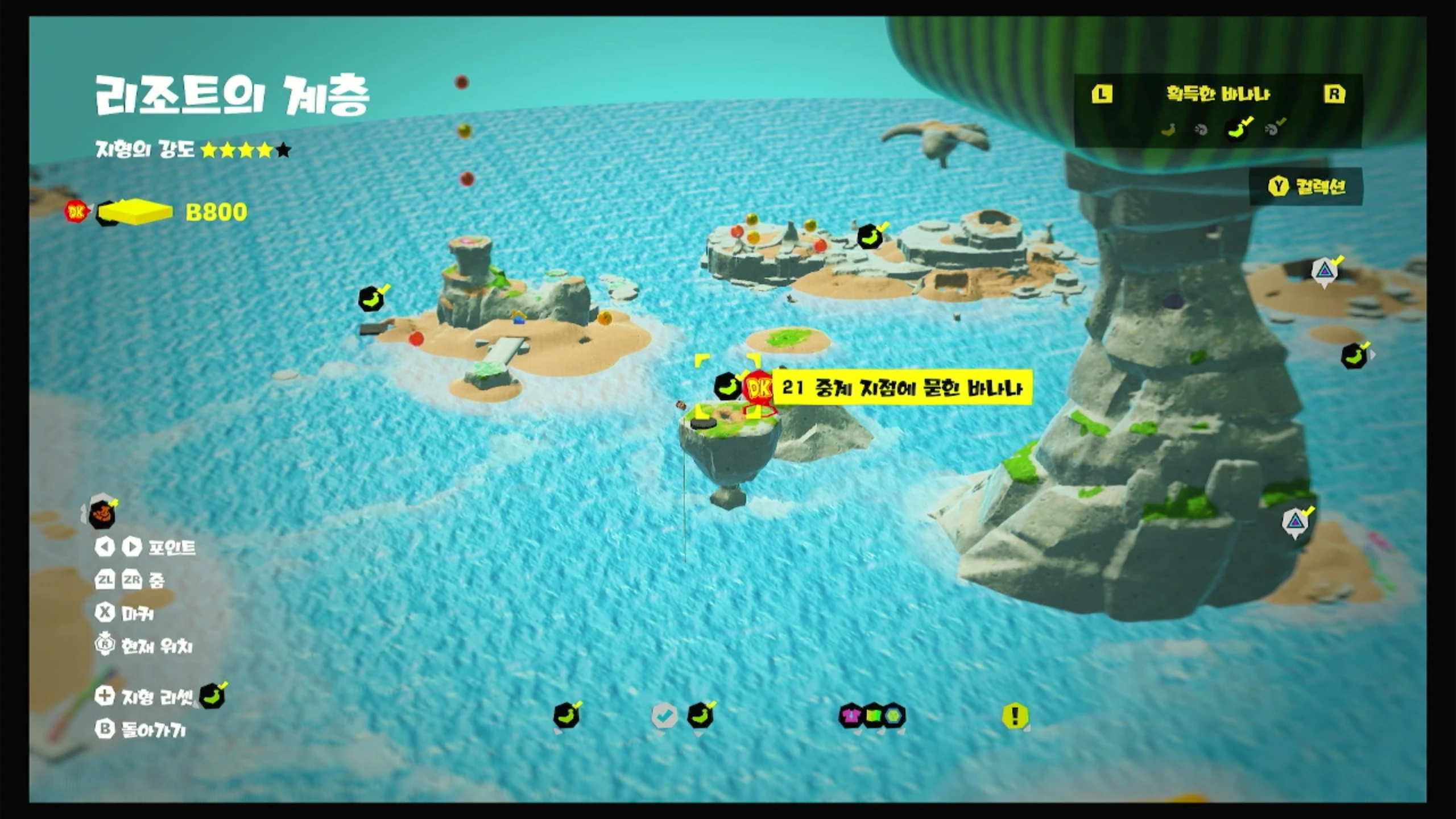
Task: Choose 돌아가기 to go back
Action: coord(141,730)
